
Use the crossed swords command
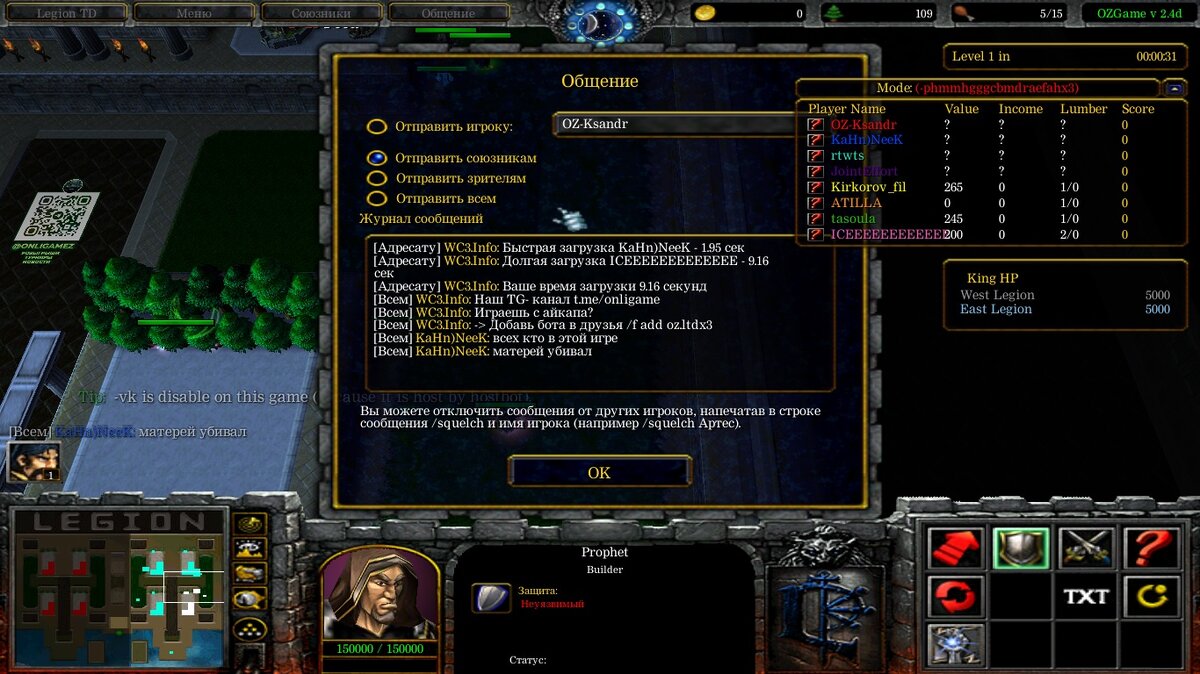(1086, 548)
